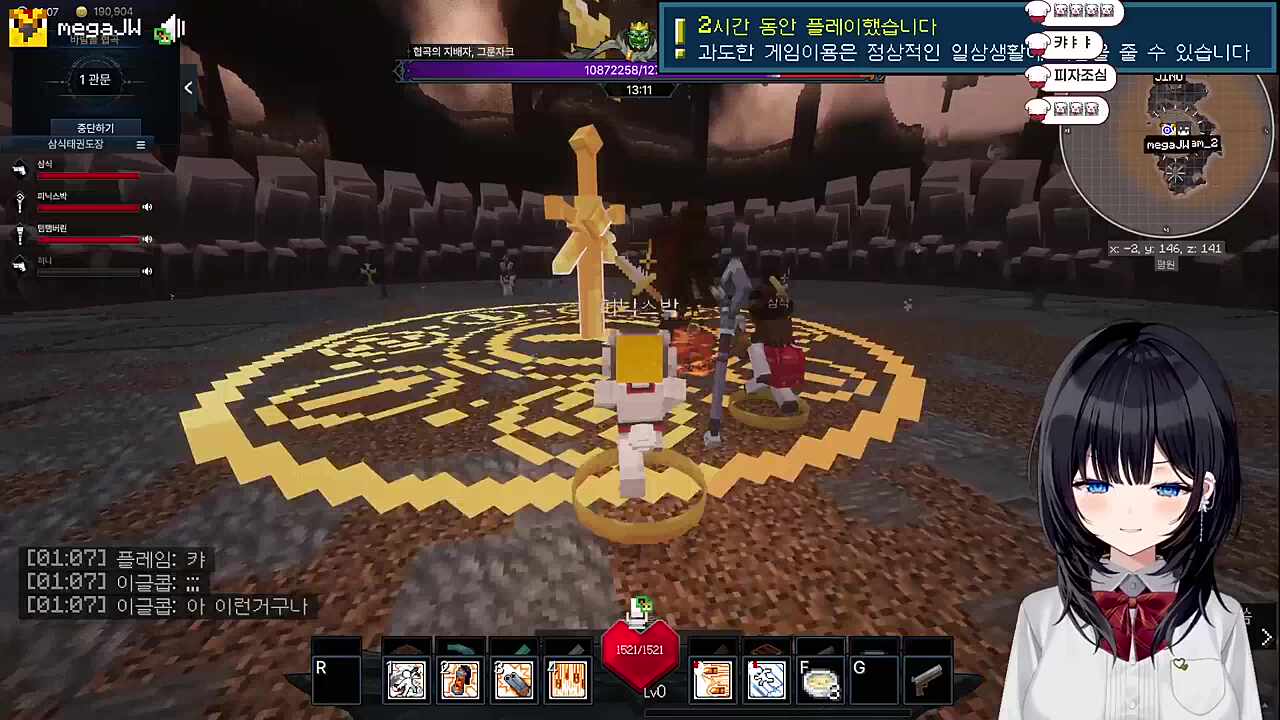Mute 피닉스박 using the speaker toggle
Screen dimensions: 1280x720
click(x=146, y=206)
